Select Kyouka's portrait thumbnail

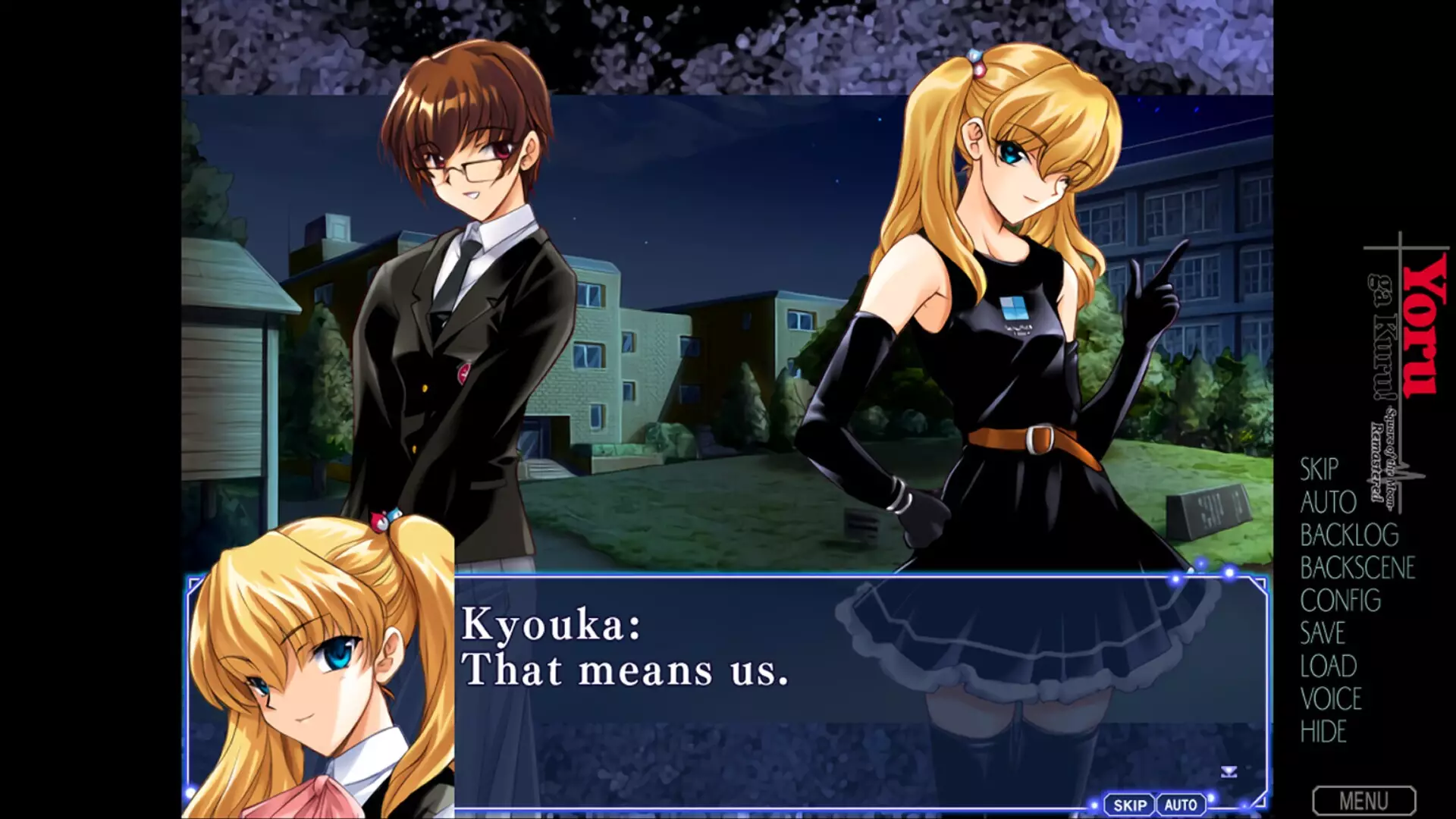tap(318, 667)
